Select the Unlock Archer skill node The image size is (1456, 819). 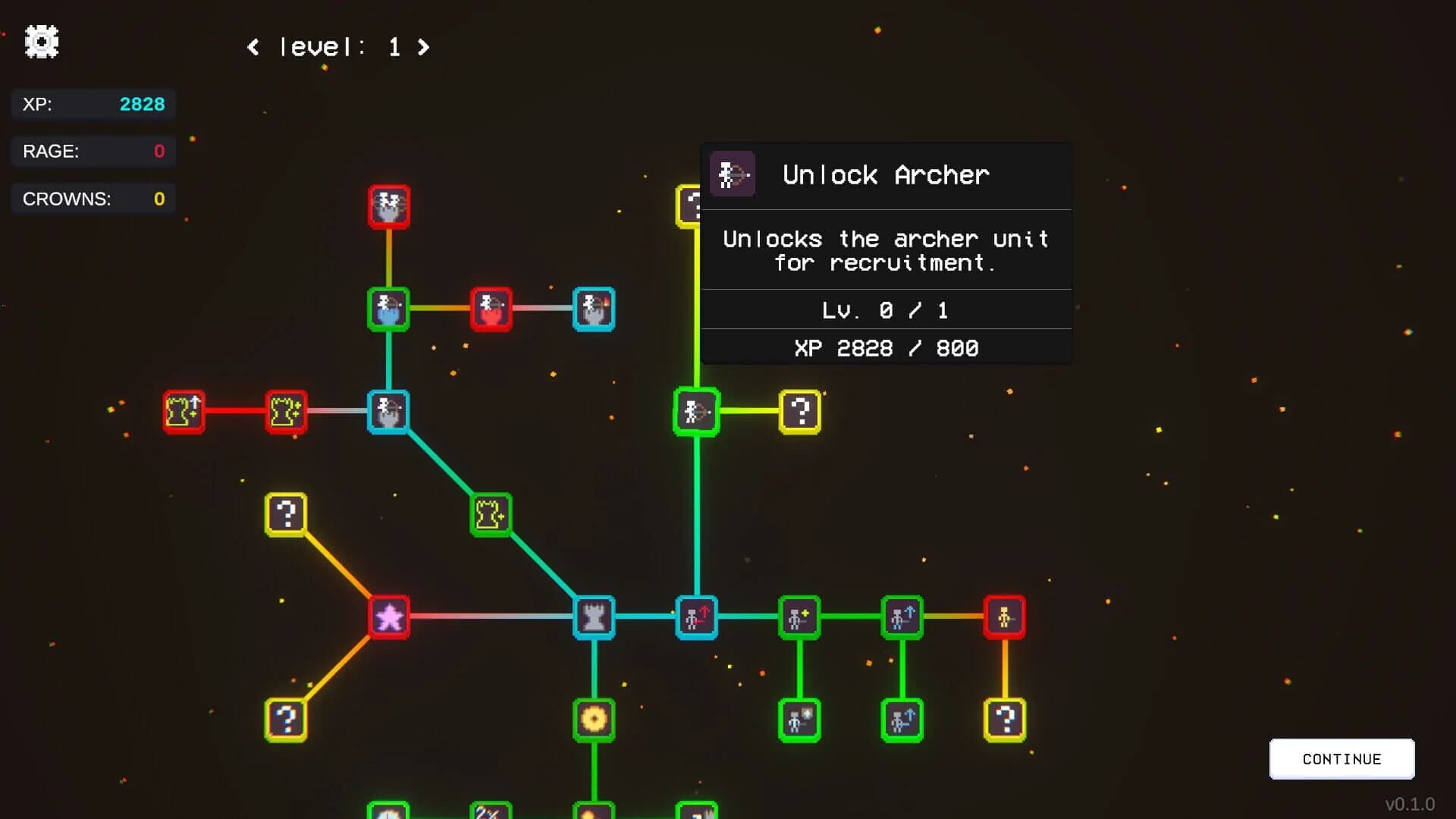coord(696,412)
